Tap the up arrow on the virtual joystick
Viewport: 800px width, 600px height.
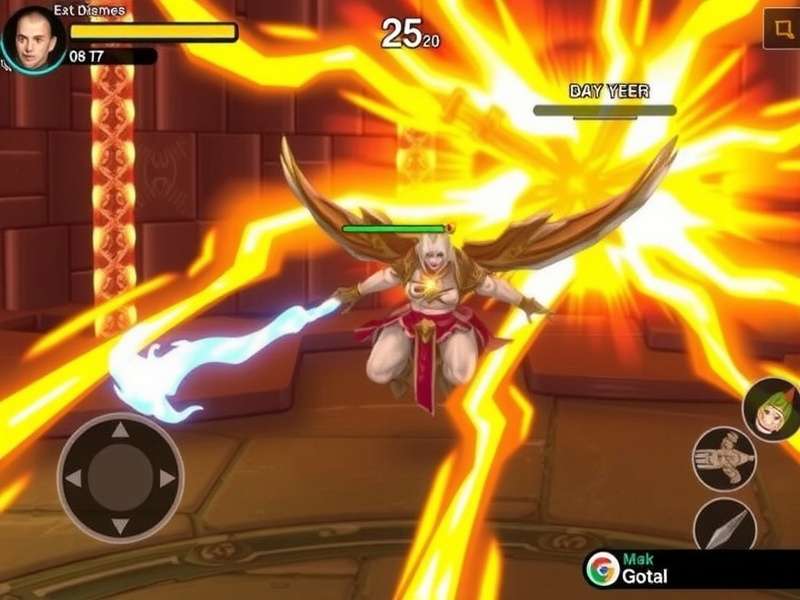120,431
